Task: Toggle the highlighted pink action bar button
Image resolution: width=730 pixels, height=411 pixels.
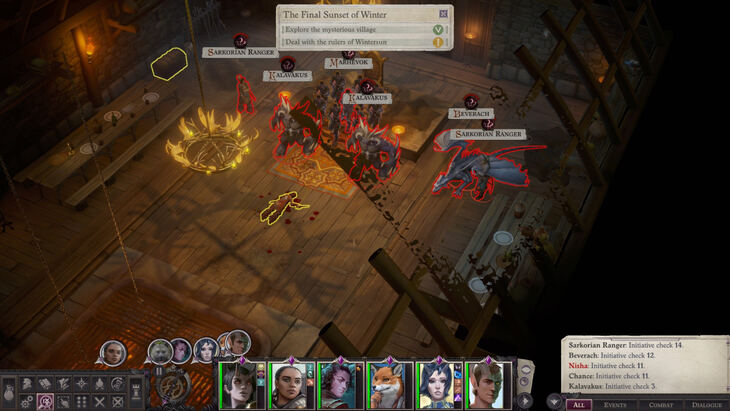Action: pyautogui.click(x=45, y=402)
